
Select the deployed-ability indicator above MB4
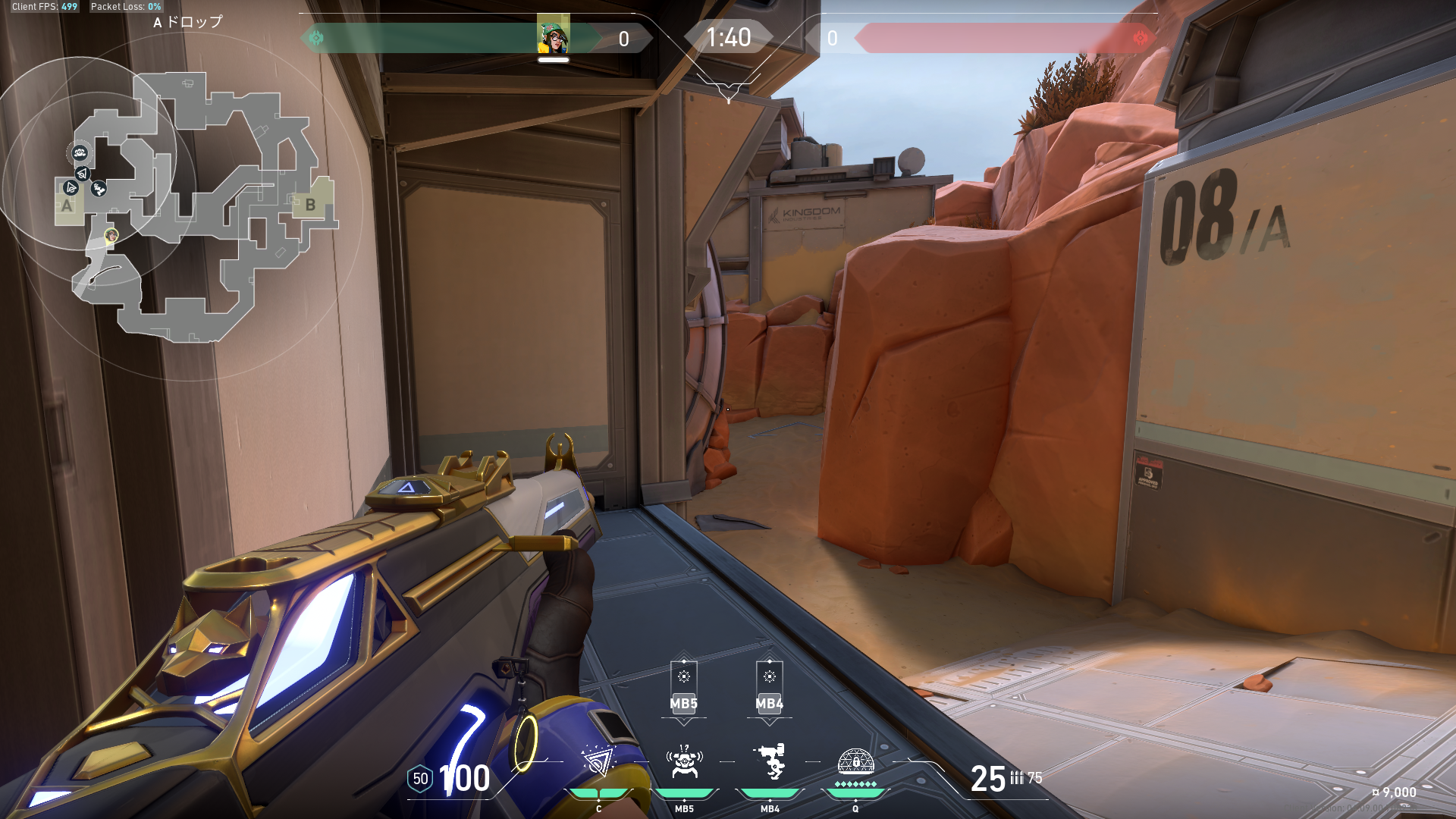tap(770, 686)
